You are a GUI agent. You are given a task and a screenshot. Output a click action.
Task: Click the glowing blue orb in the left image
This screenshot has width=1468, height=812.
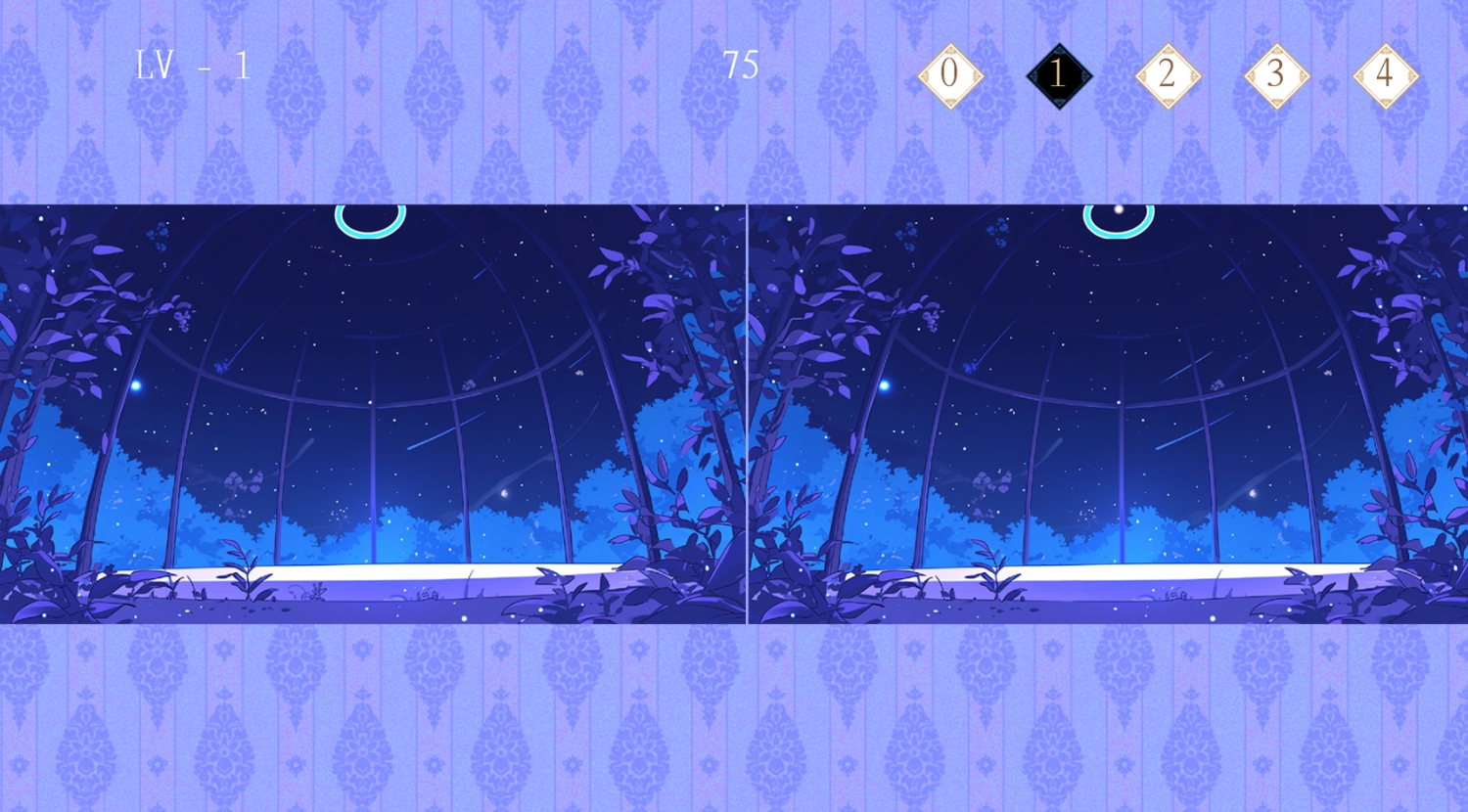(137, 384)
